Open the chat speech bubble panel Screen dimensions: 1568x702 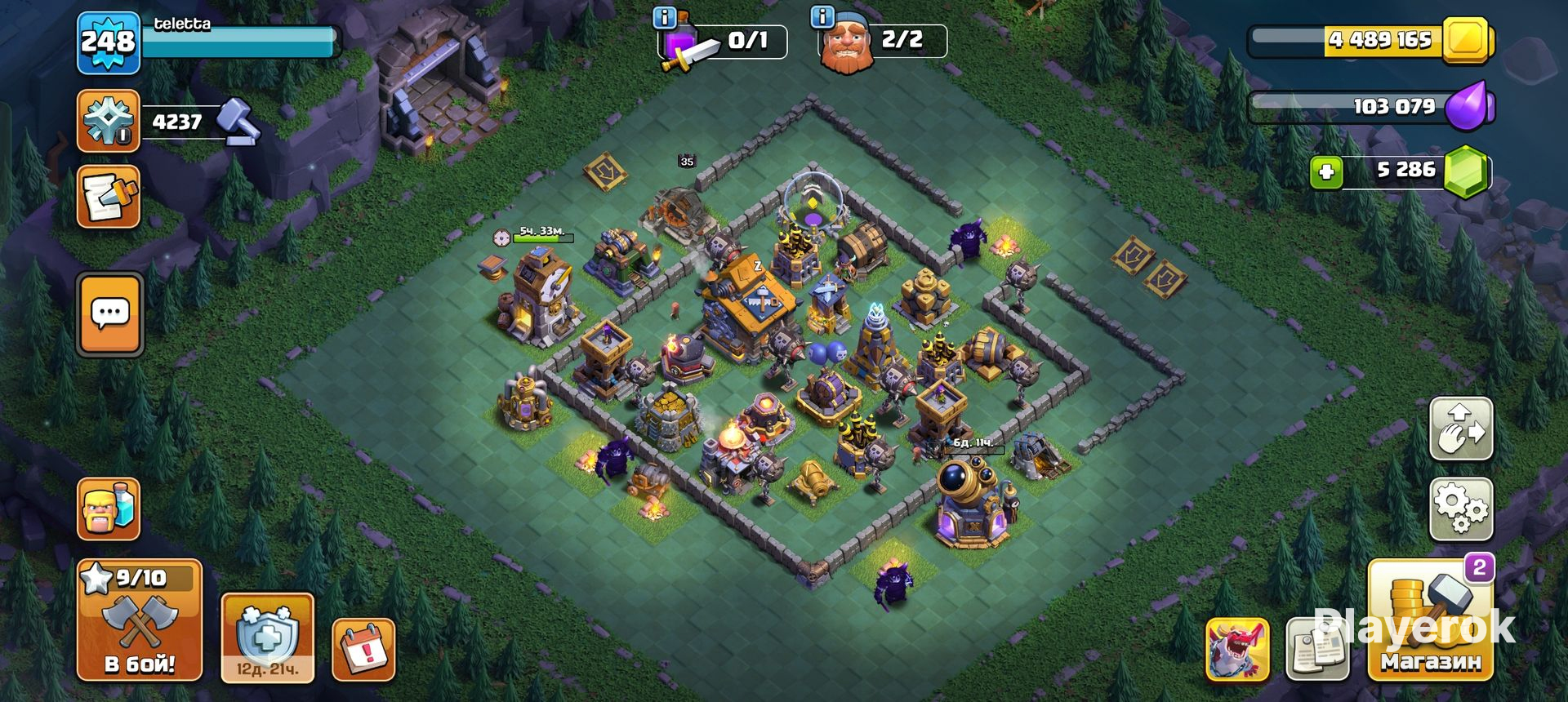click(x=110, y=314)
